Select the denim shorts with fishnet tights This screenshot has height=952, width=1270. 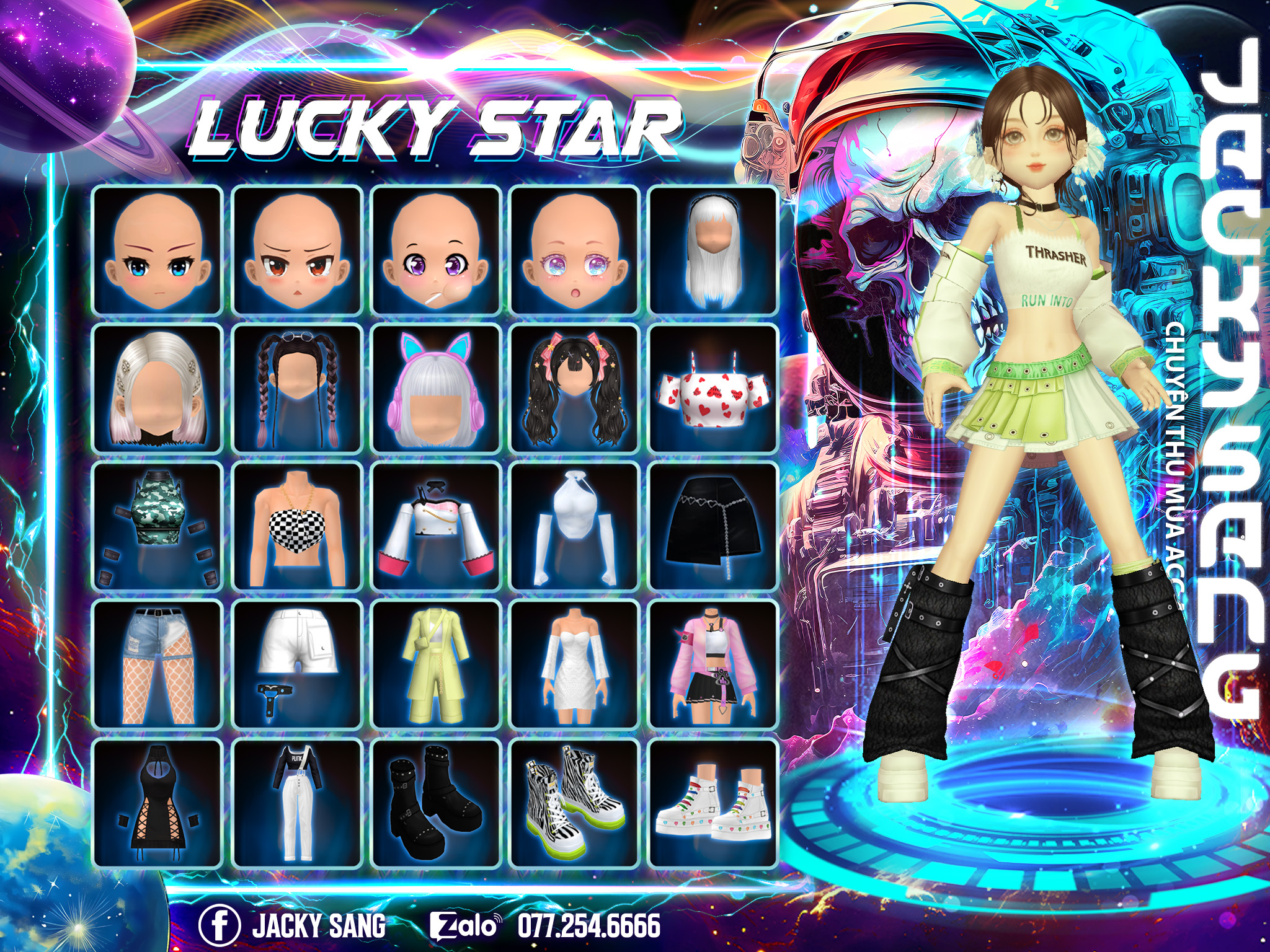pyautogui.click(x=158, y=664)
